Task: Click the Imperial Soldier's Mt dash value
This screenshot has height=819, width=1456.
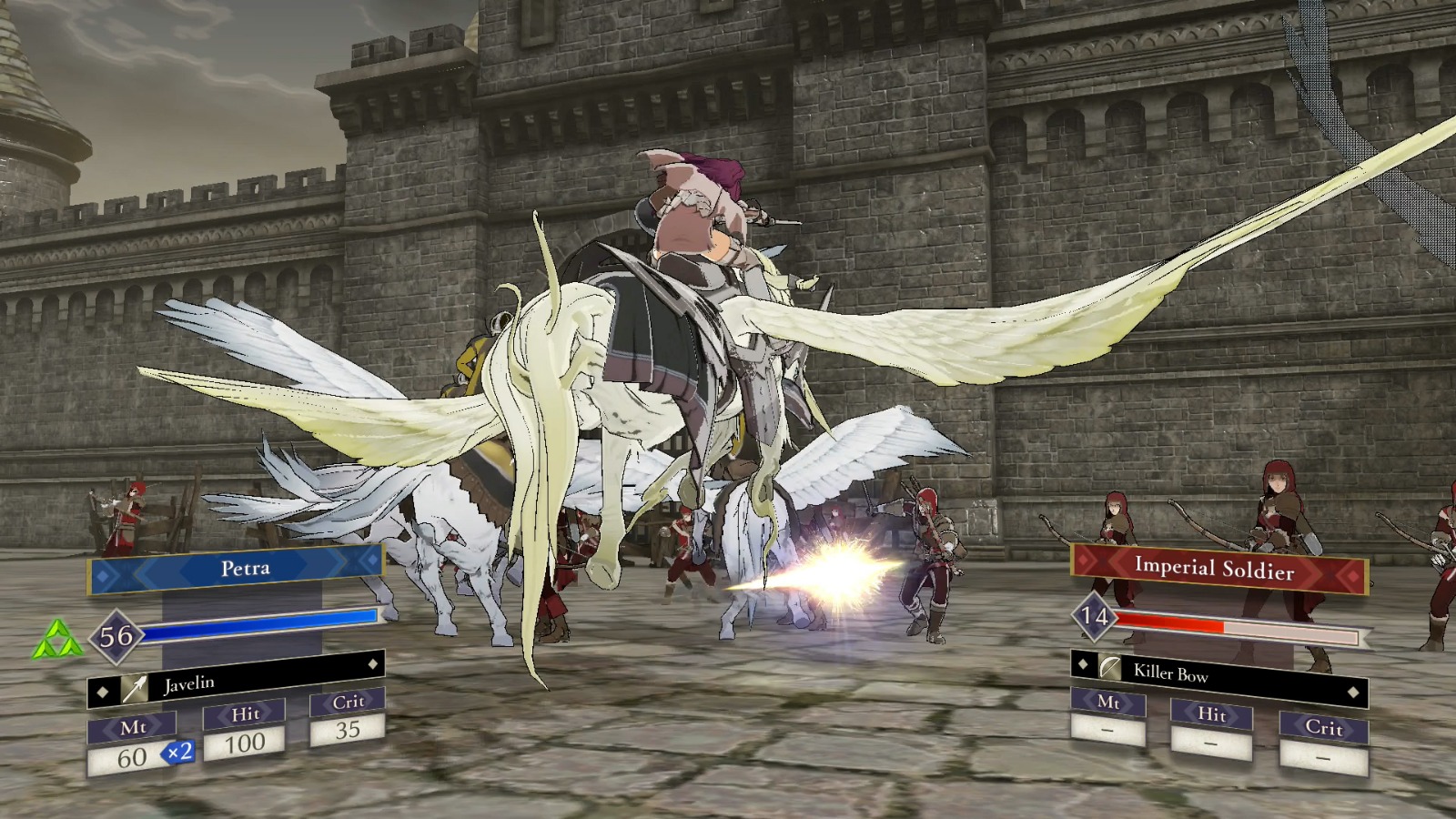Action: 1107,732
